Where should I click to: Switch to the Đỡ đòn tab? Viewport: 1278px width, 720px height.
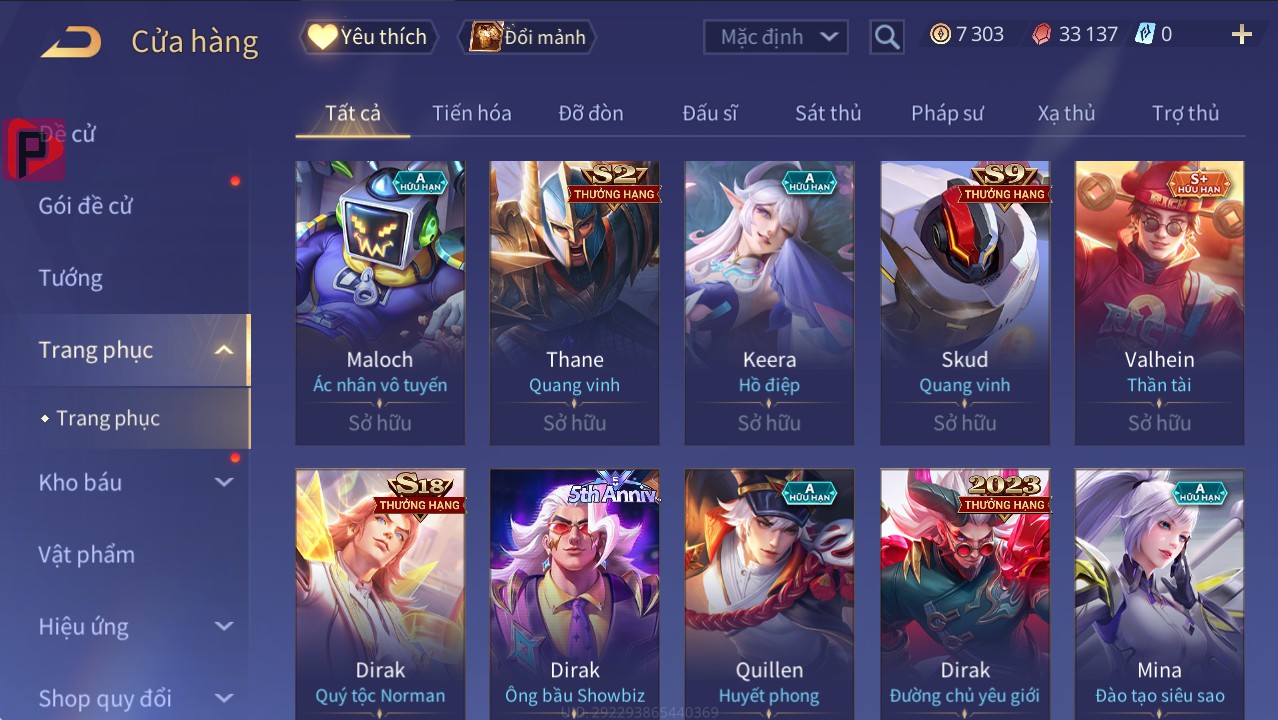tap(590, 113)
